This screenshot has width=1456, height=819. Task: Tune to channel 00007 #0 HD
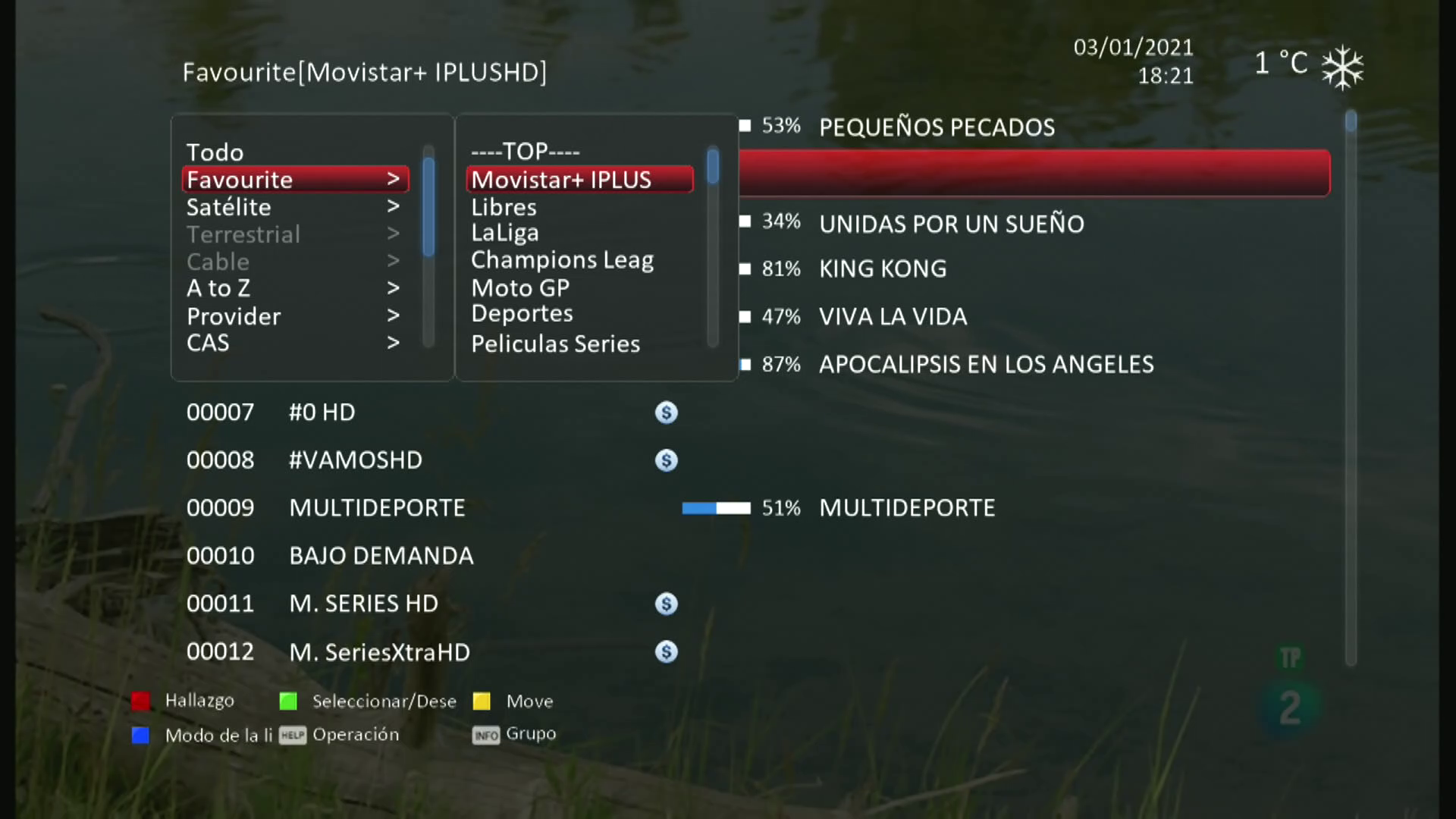(x=322, y=413)
